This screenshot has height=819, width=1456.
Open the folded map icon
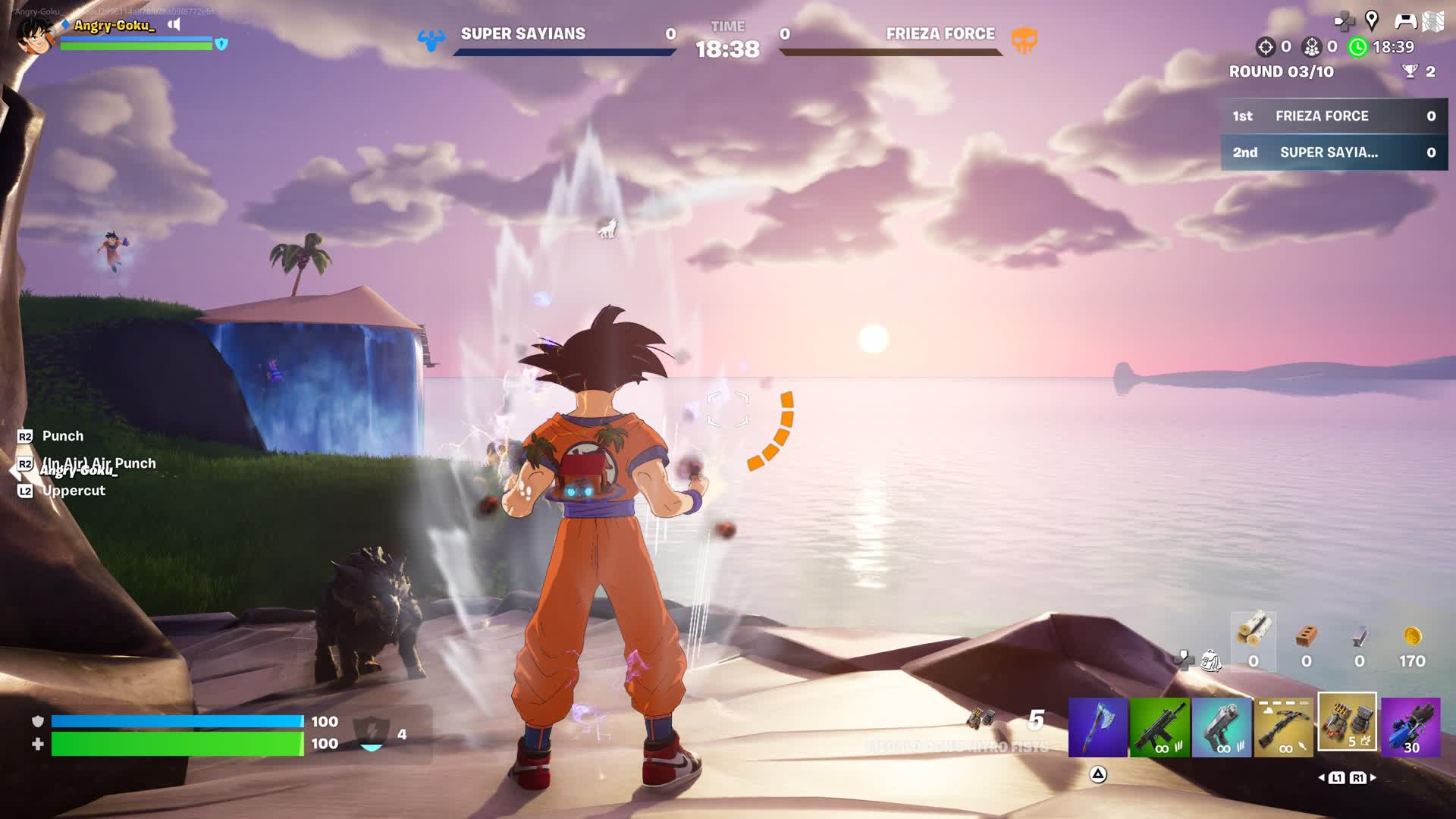(1433, 21)
